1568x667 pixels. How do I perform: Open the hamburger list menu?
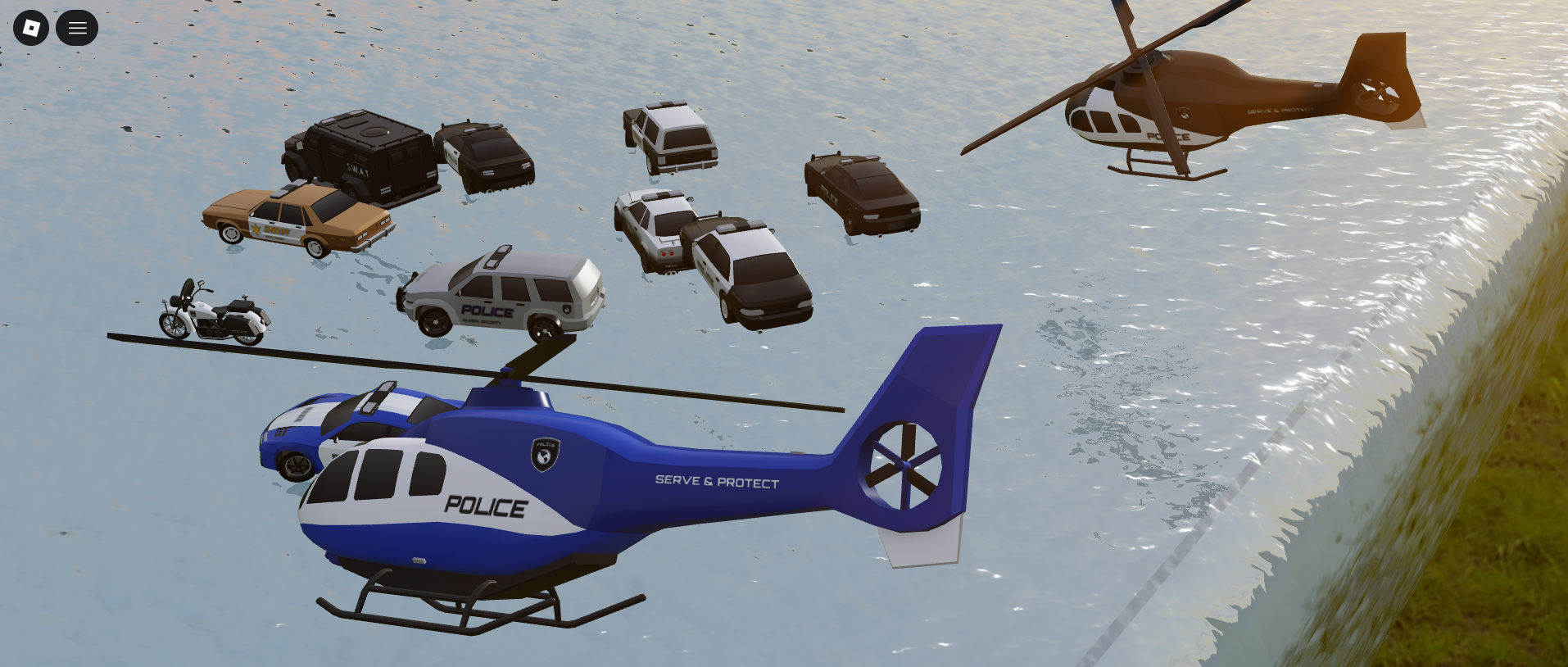[77, 28]
